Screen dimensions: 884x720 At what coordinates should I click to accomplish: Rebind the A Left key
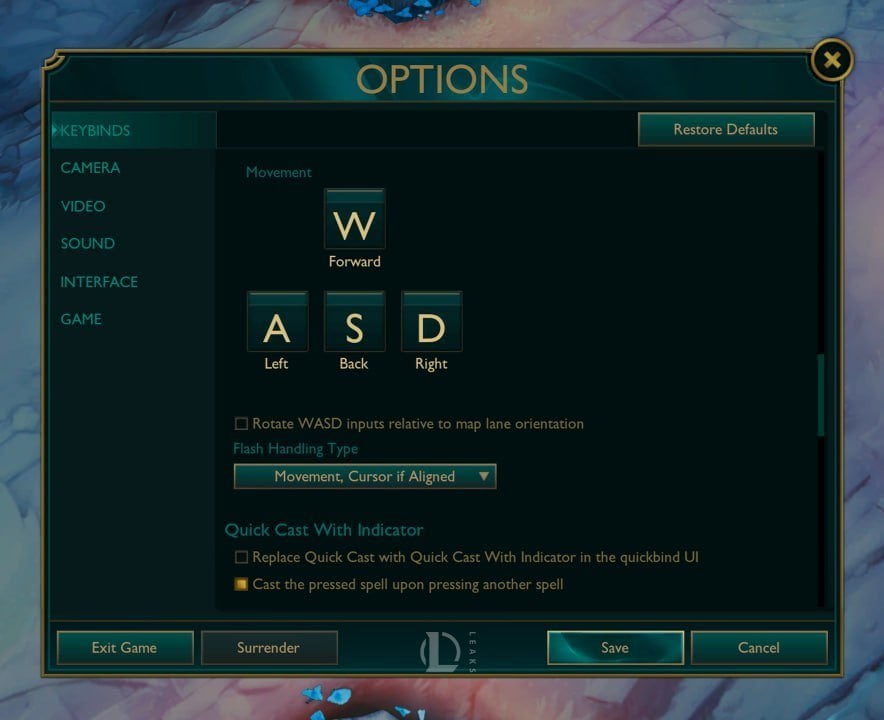click(277, 323)
